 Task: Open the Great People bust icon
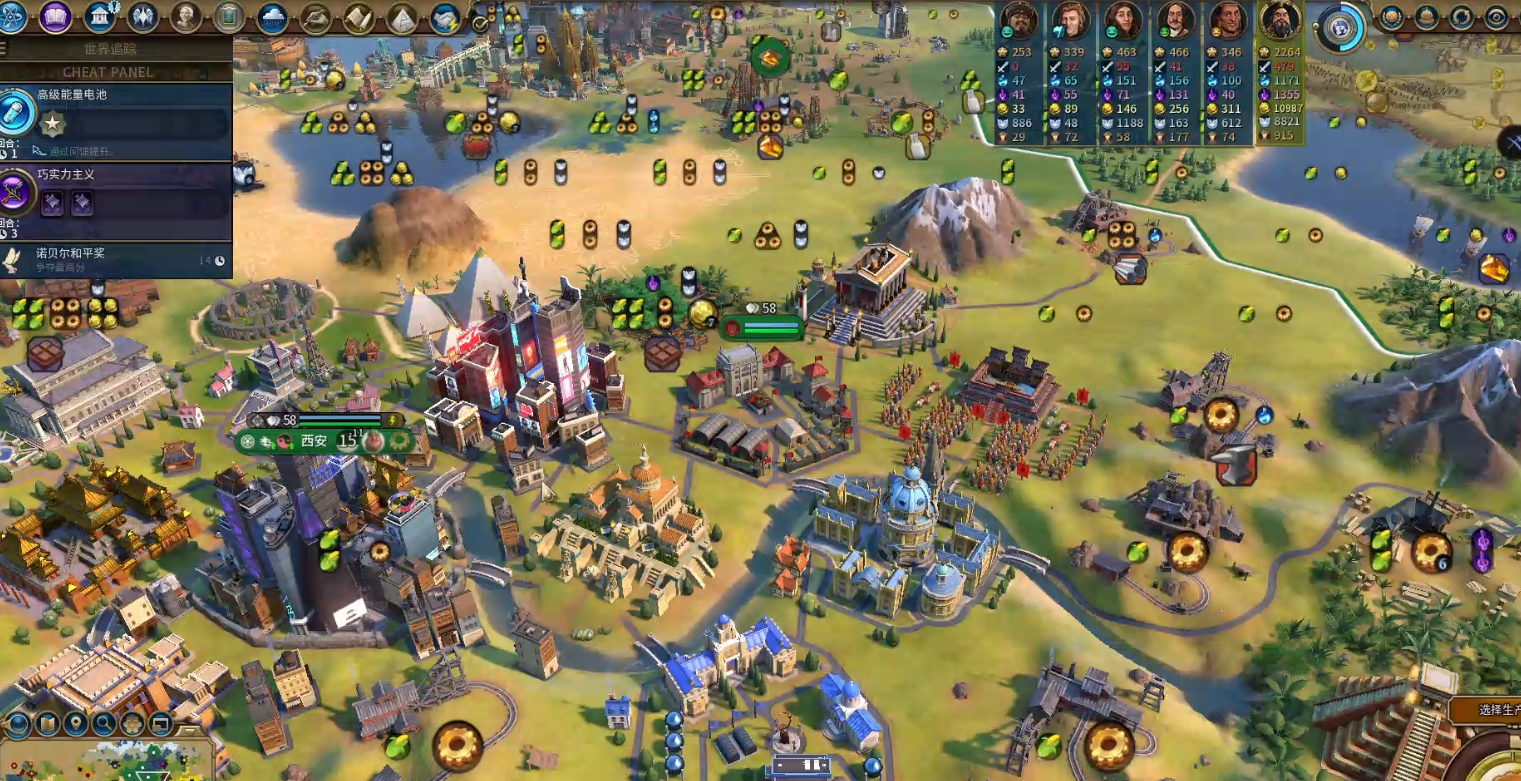point(186,17)
